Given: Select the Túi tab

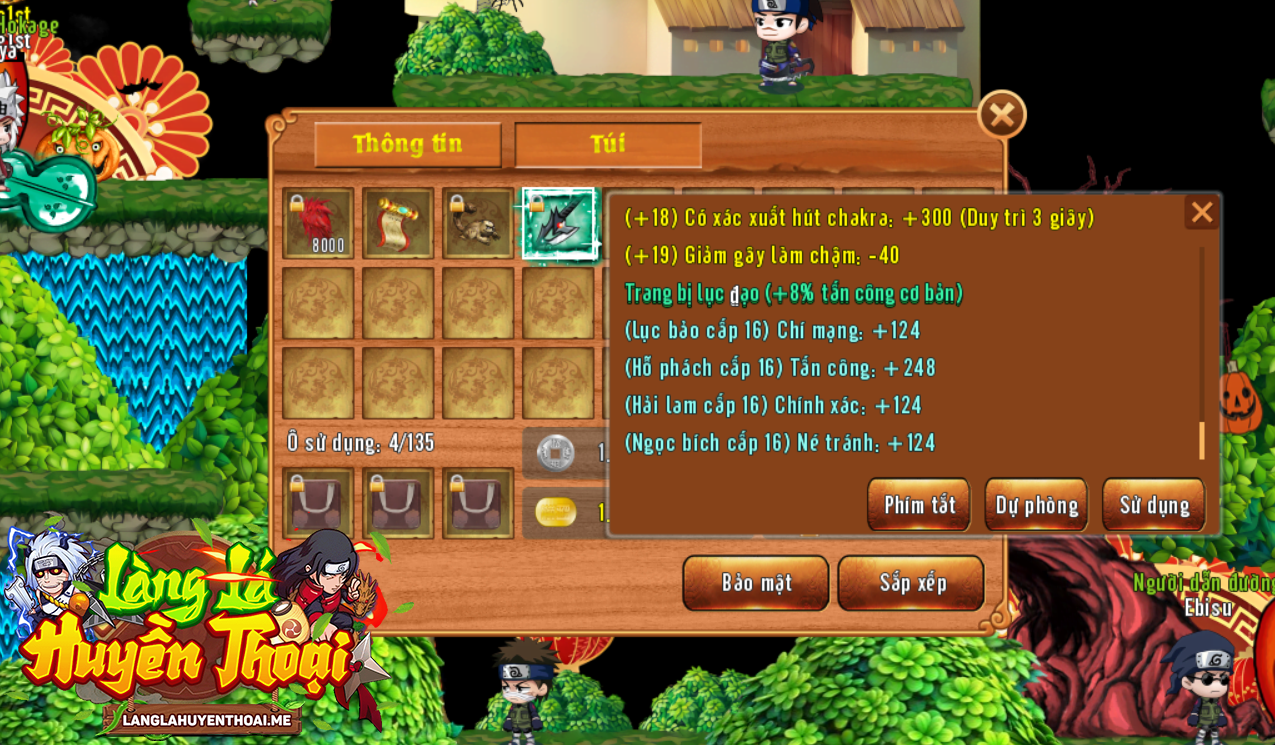Looking at the screenshot, I should 607,144.
